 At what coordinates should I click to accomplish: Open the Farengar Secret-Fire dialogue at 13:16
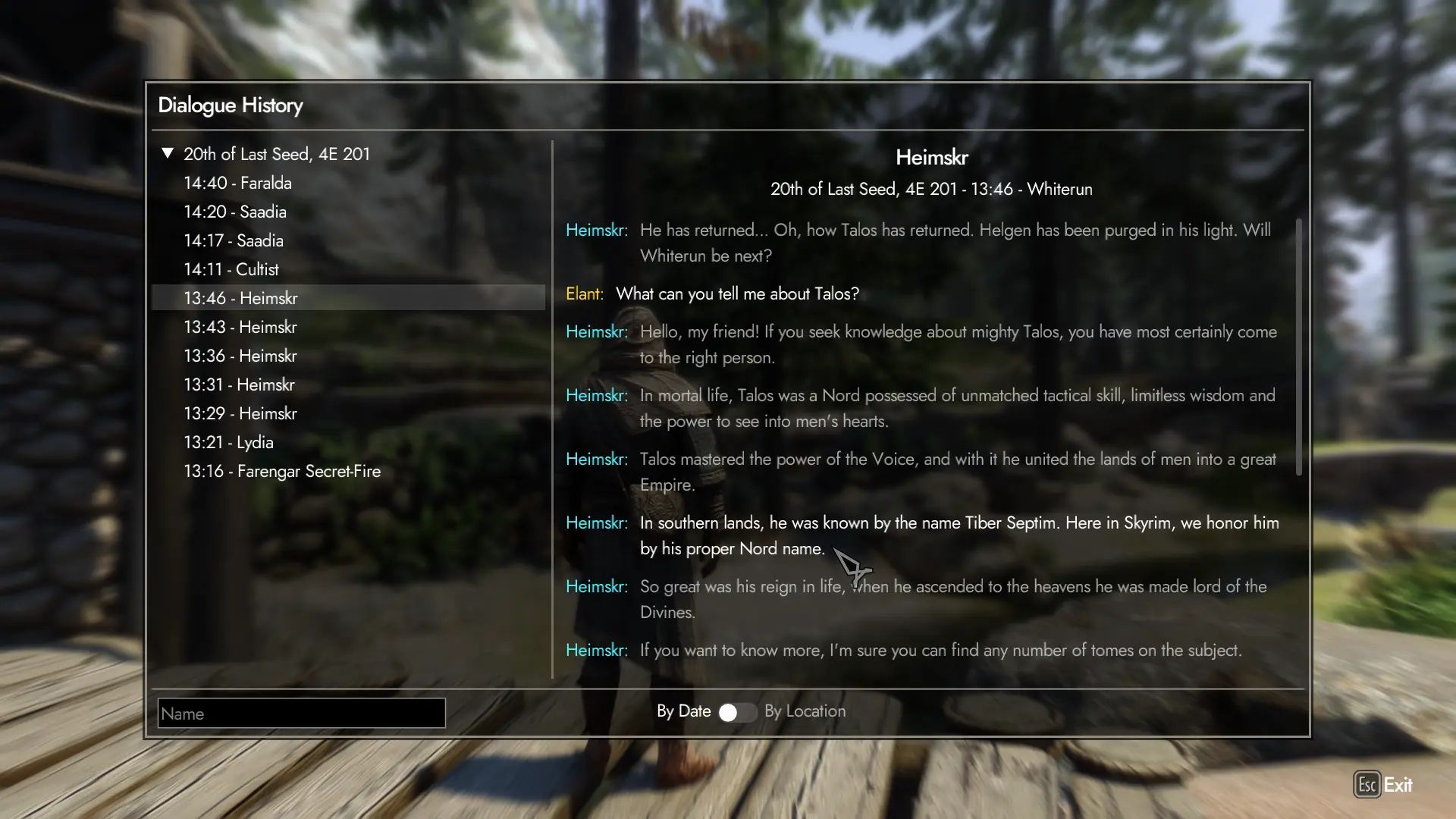coord(282,471)
